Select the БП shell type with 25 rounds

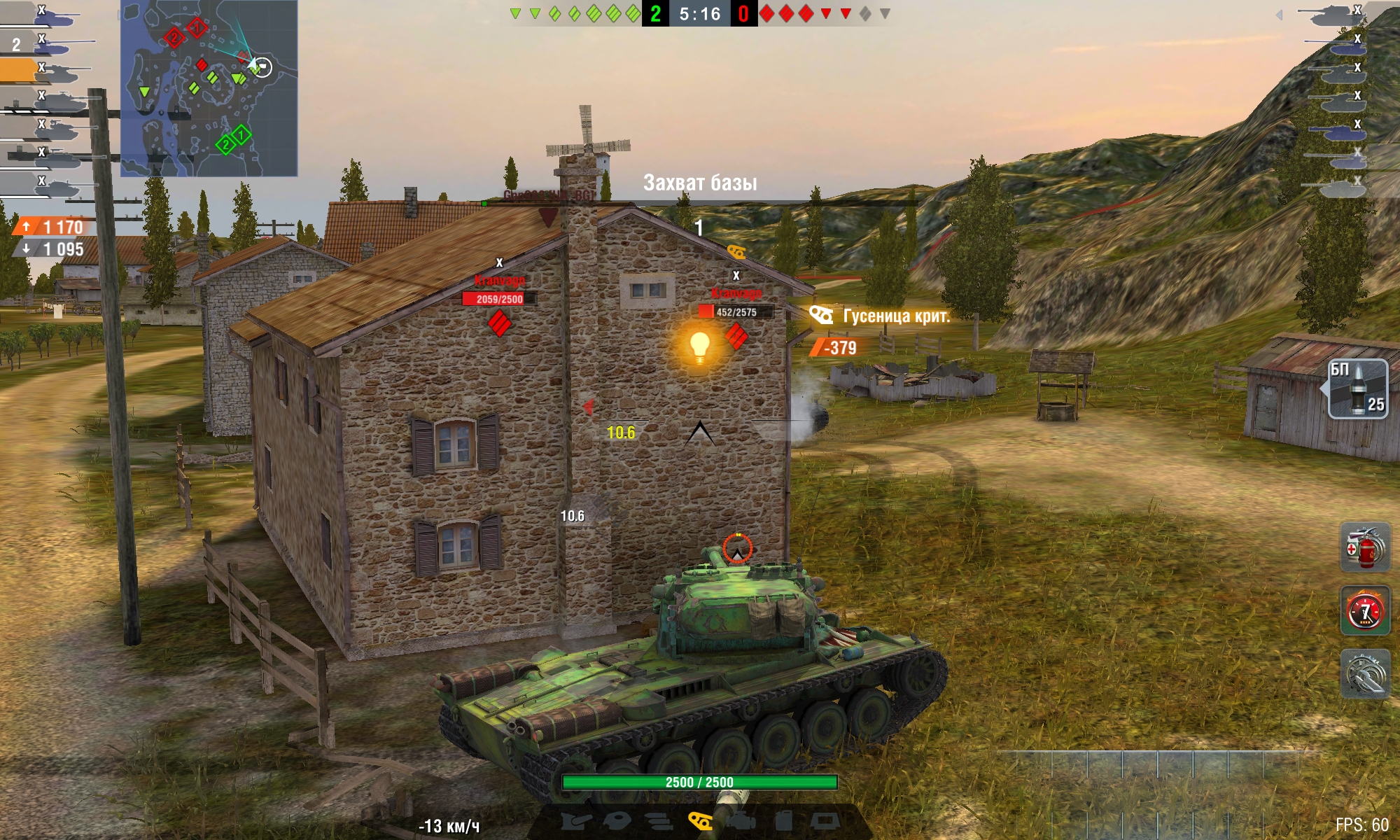[1358, 388]
